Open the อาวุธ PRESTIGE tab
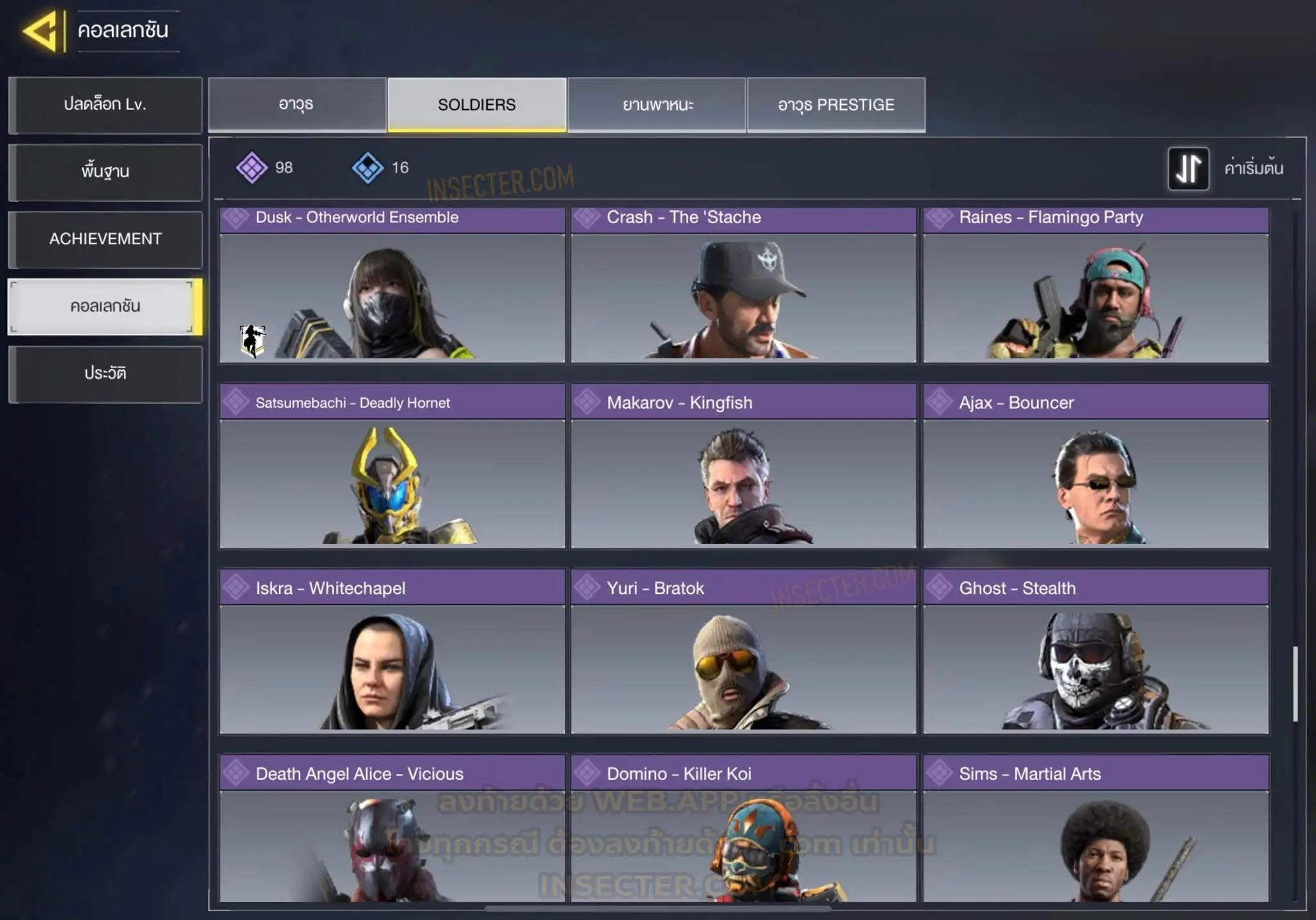 coord(836,105)
